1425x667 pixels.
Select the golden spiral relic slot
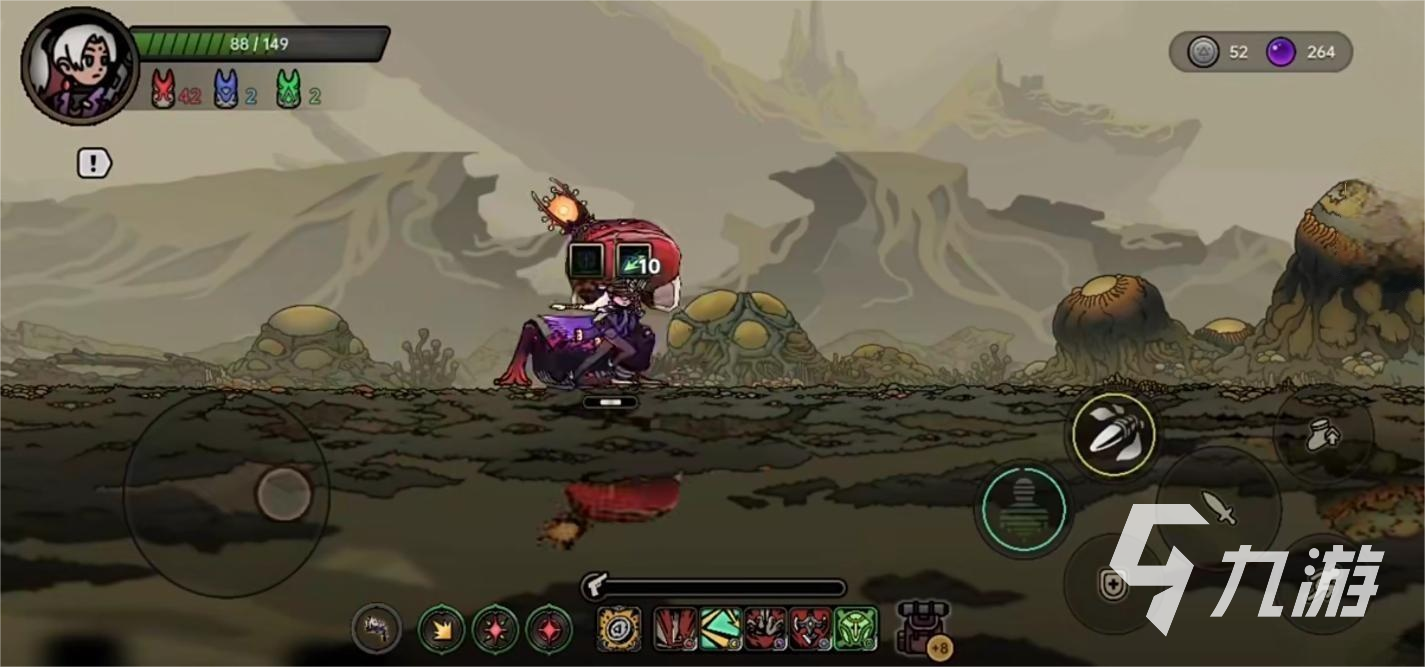[619, 629]
